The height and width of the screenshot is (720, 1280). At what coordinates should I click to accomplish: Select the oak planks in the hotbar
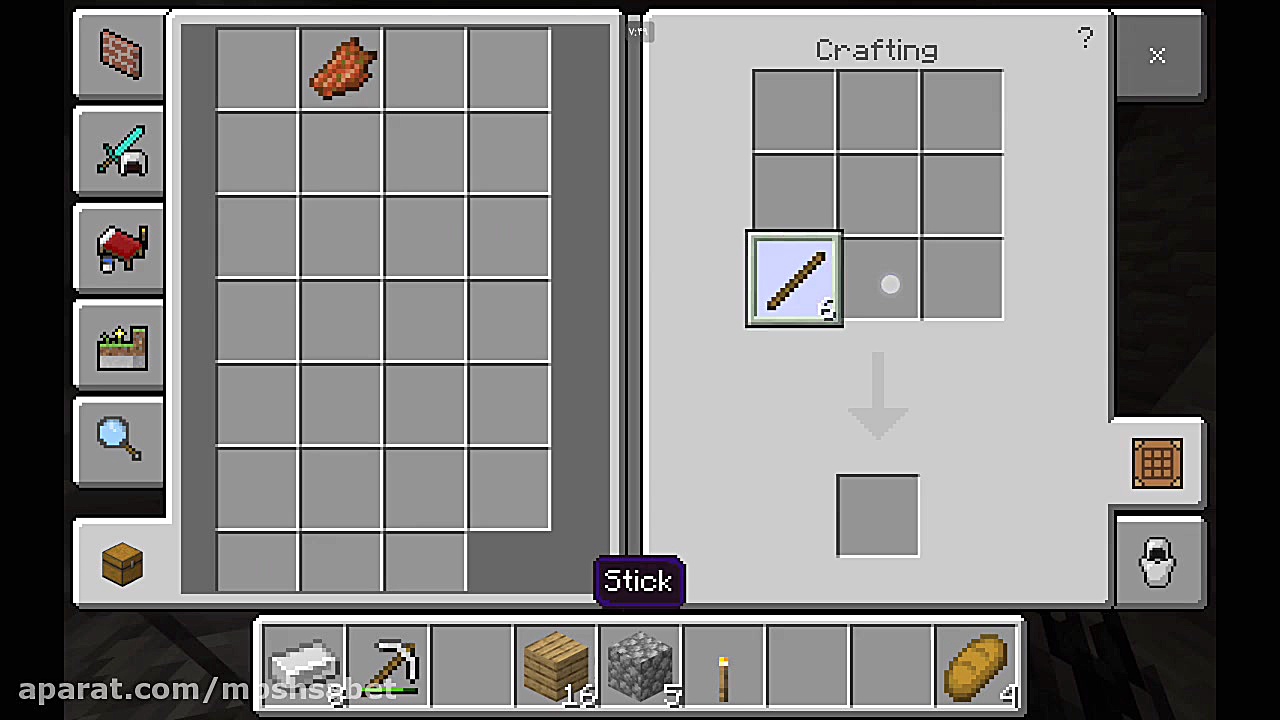pyautogui.click(x=556, y=665)
